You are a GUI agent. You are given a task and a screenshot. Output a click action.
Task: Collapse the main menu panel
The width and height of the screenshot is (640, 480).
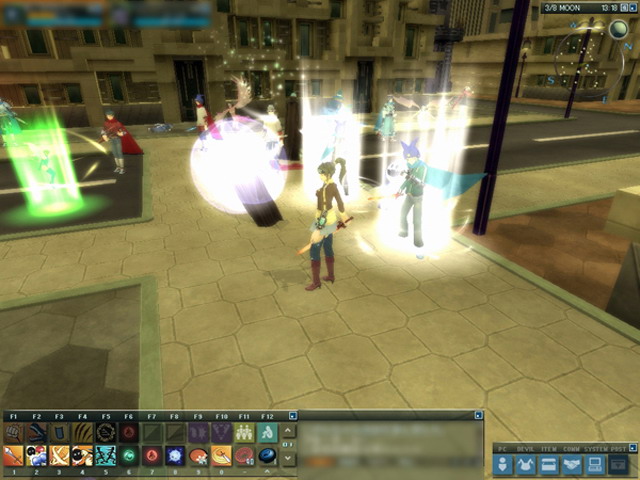[632, 448]
